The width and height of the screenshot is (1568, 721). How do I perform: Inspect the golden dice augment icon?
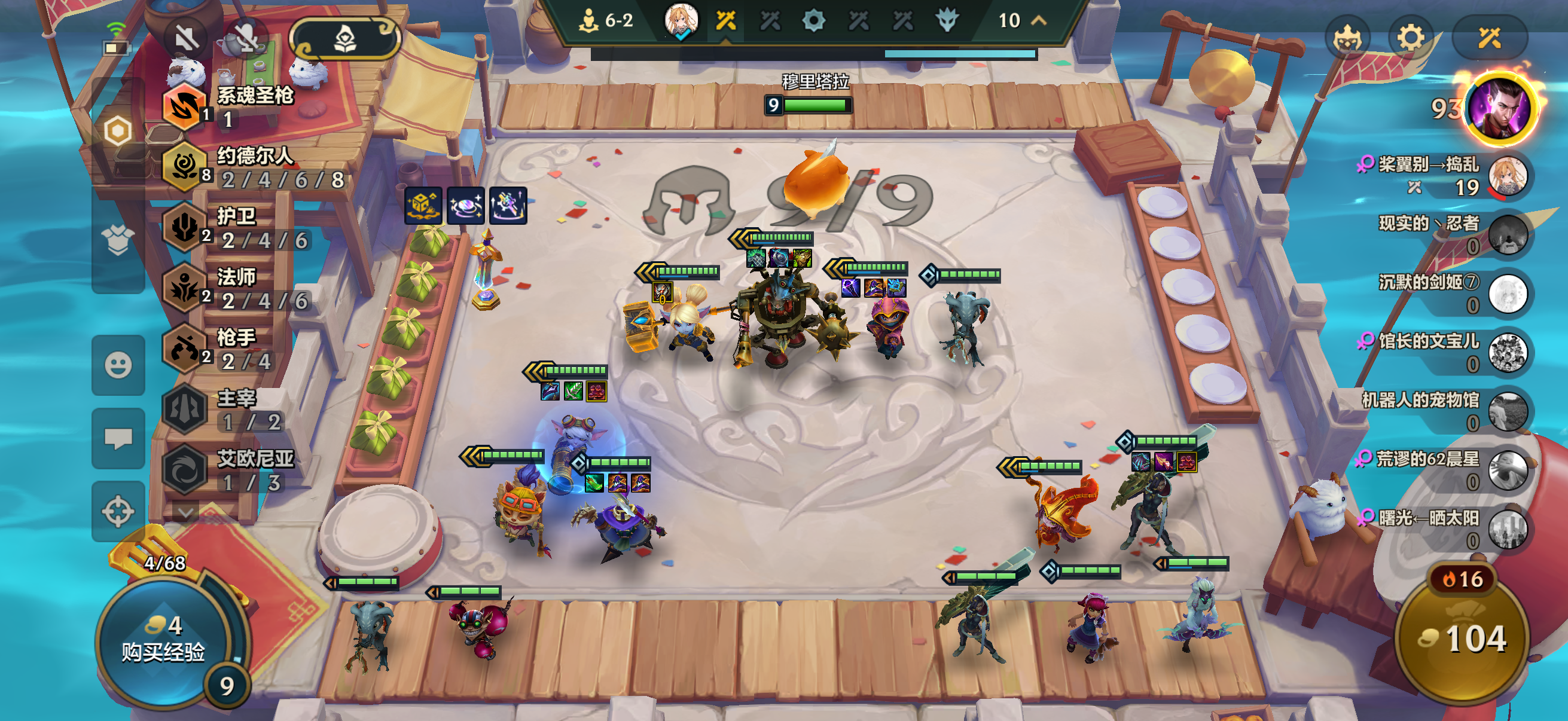[x=423, y=206]
